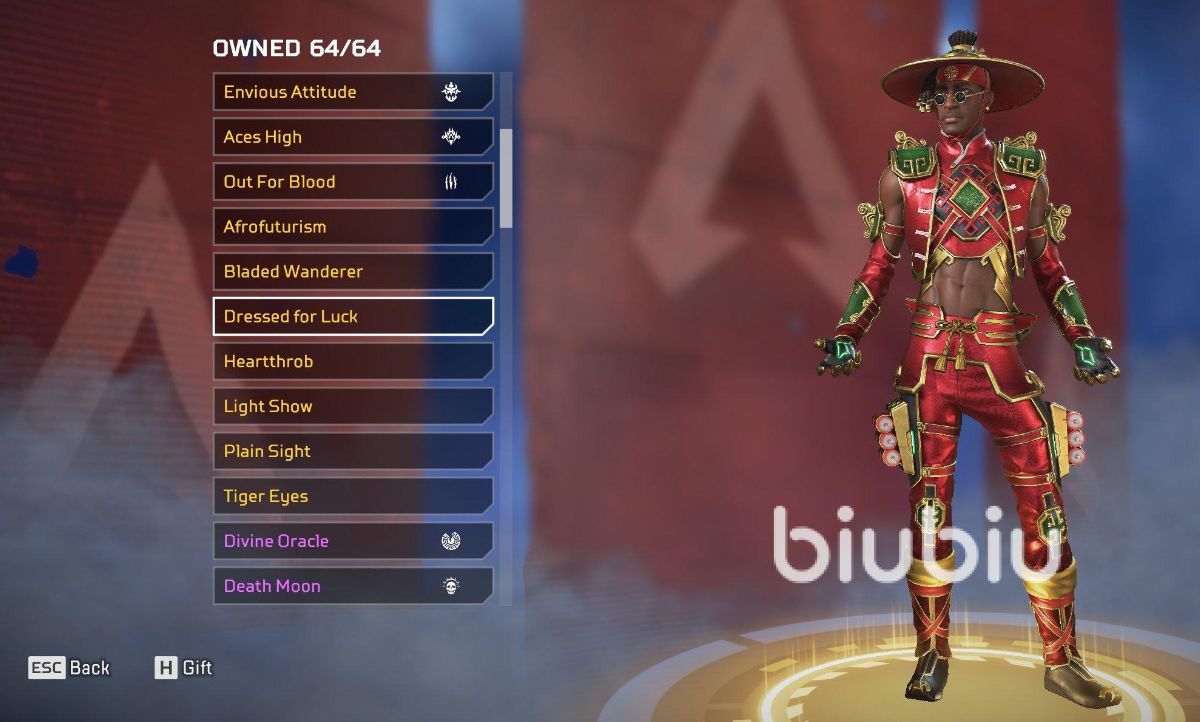Open the Gift option
The height and width of the screenshot is (722, 1200).
tap(184, 668)
